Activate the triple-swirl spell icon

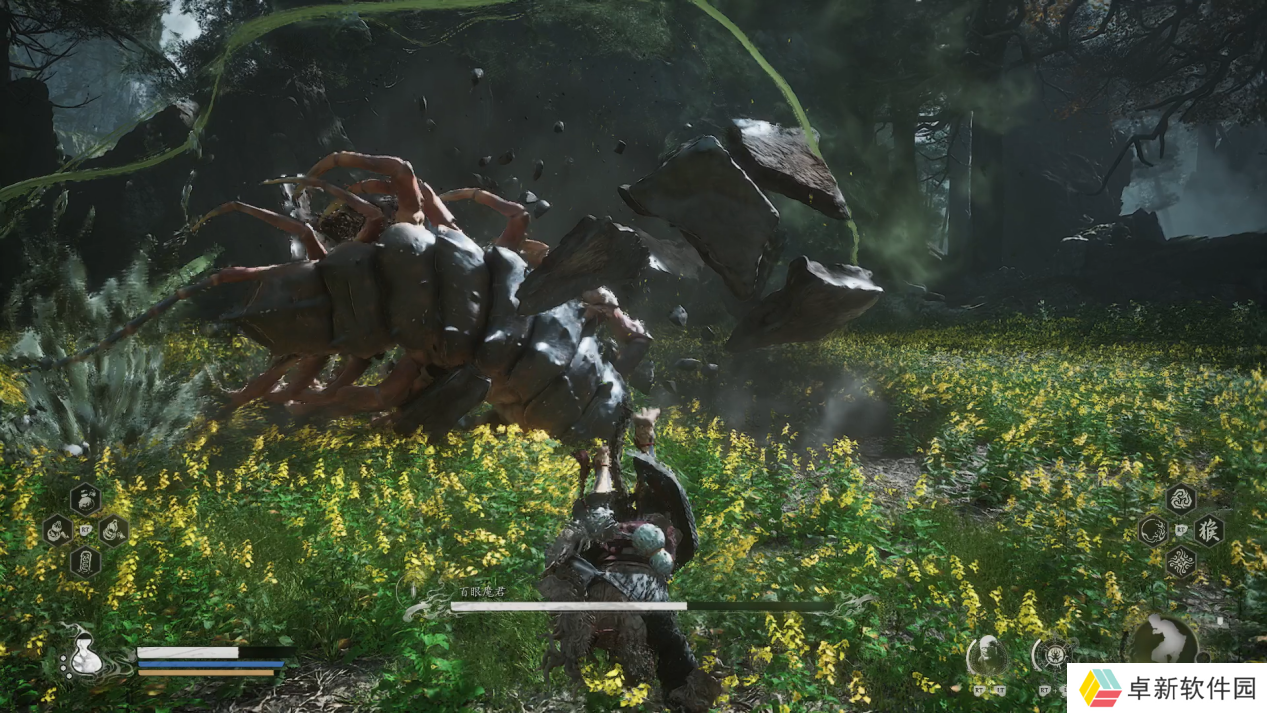1181,499
